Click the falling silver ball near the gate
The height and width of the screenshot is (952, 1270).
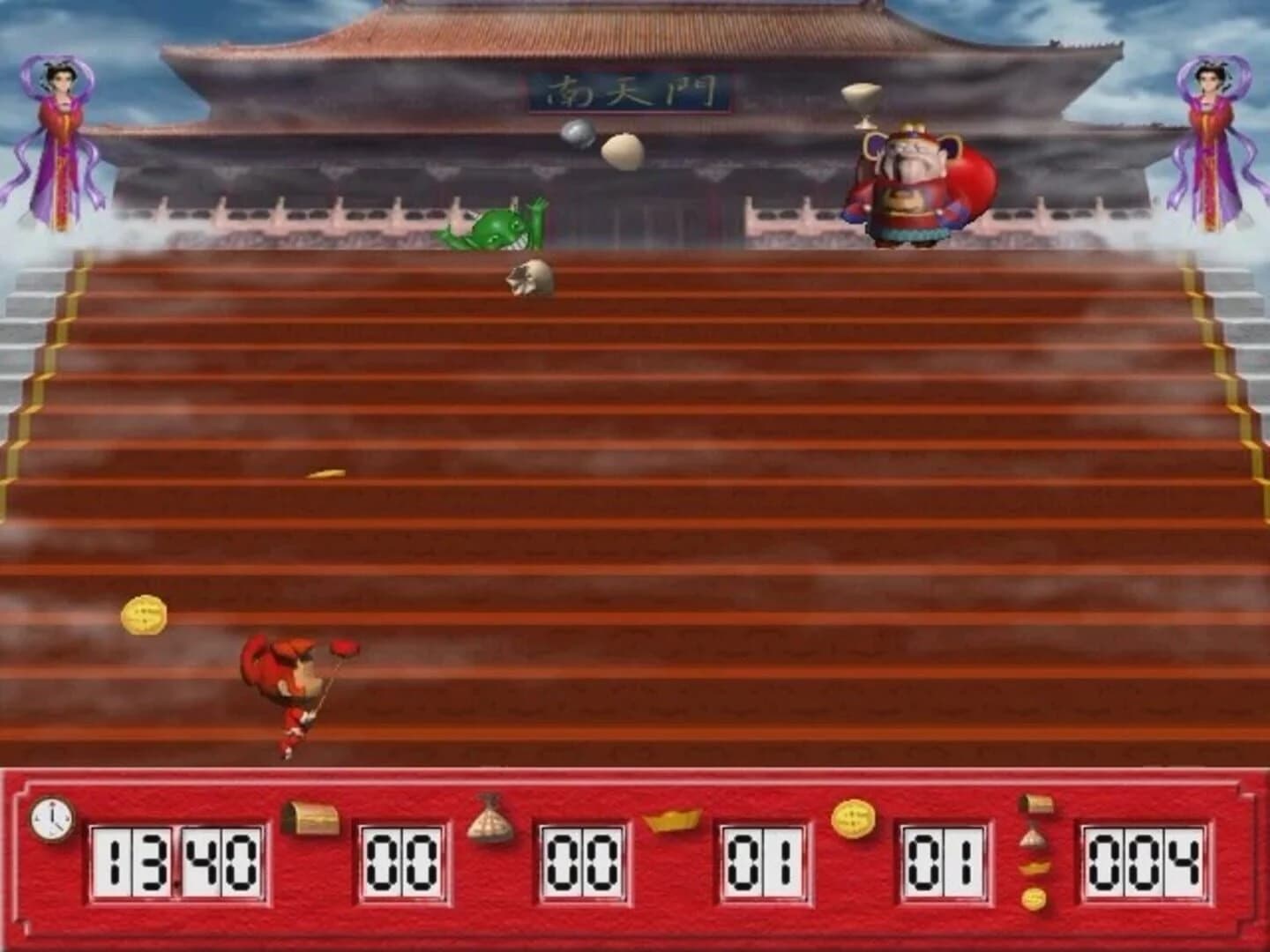[578, 137]
